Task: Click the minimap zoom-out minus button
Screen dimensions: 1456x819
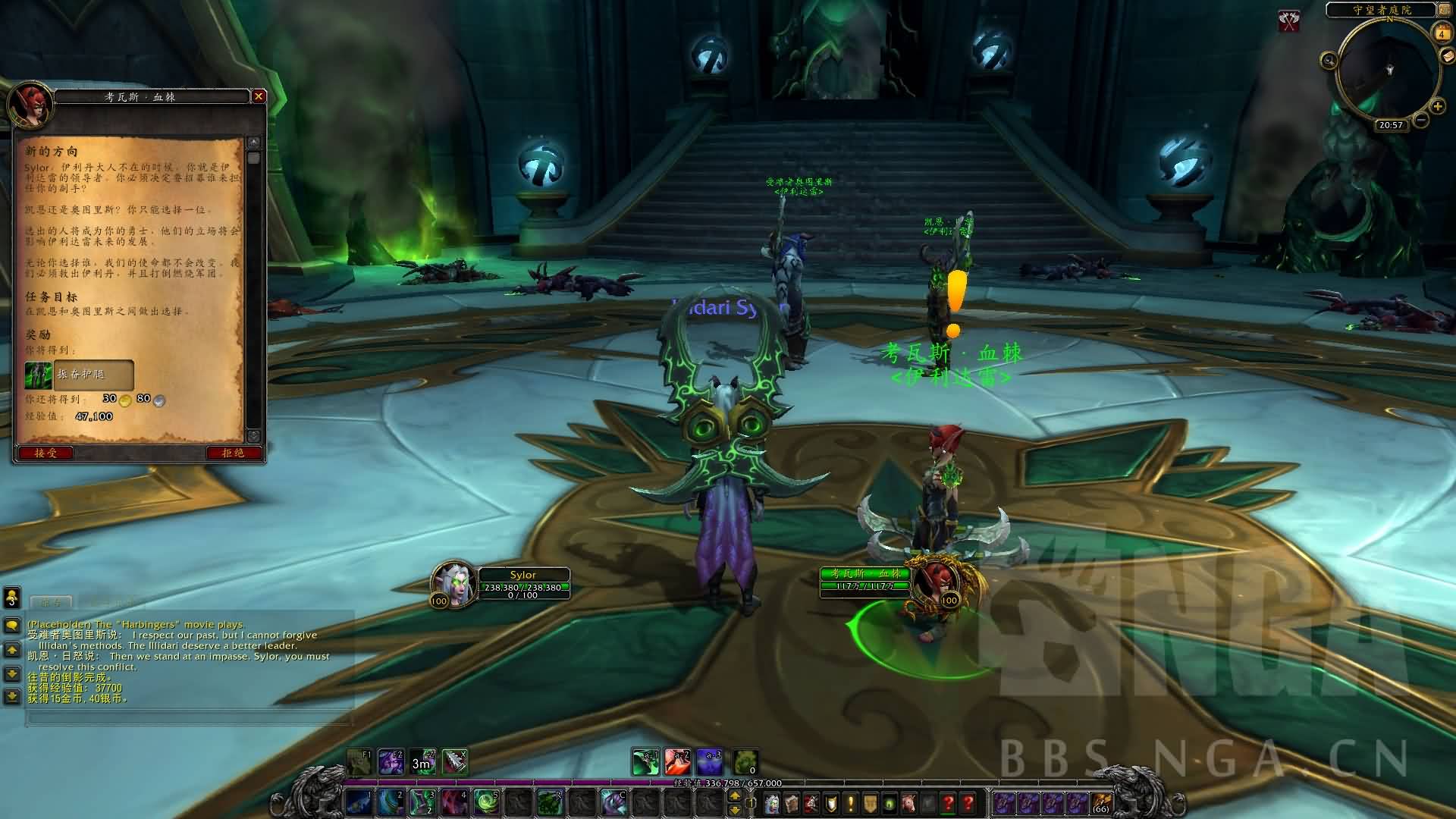Action: (x=1421, y=120)
